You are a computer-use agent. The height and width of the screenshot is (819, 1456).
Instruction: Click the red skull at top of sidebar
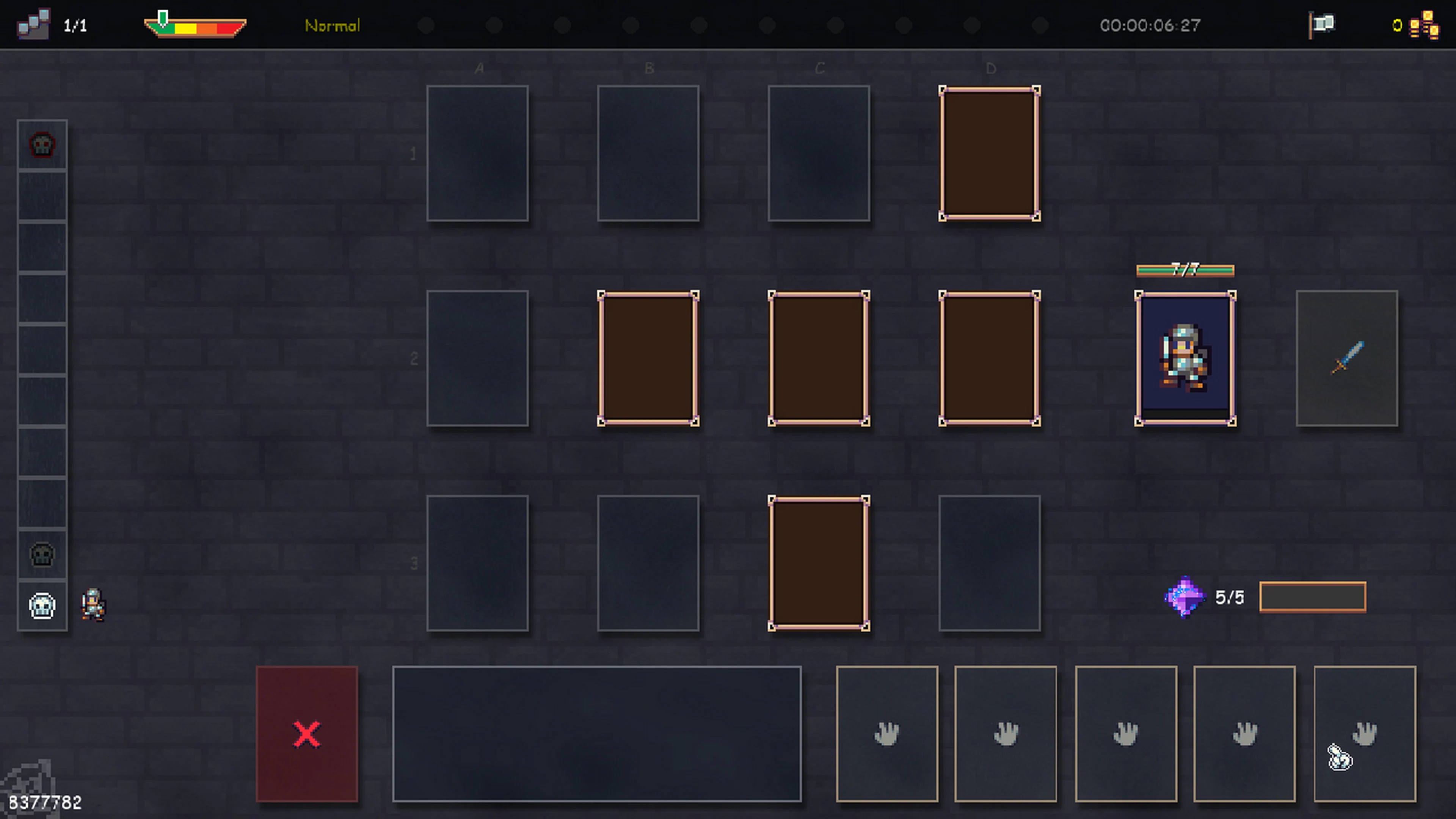click(x=42, y=145)
